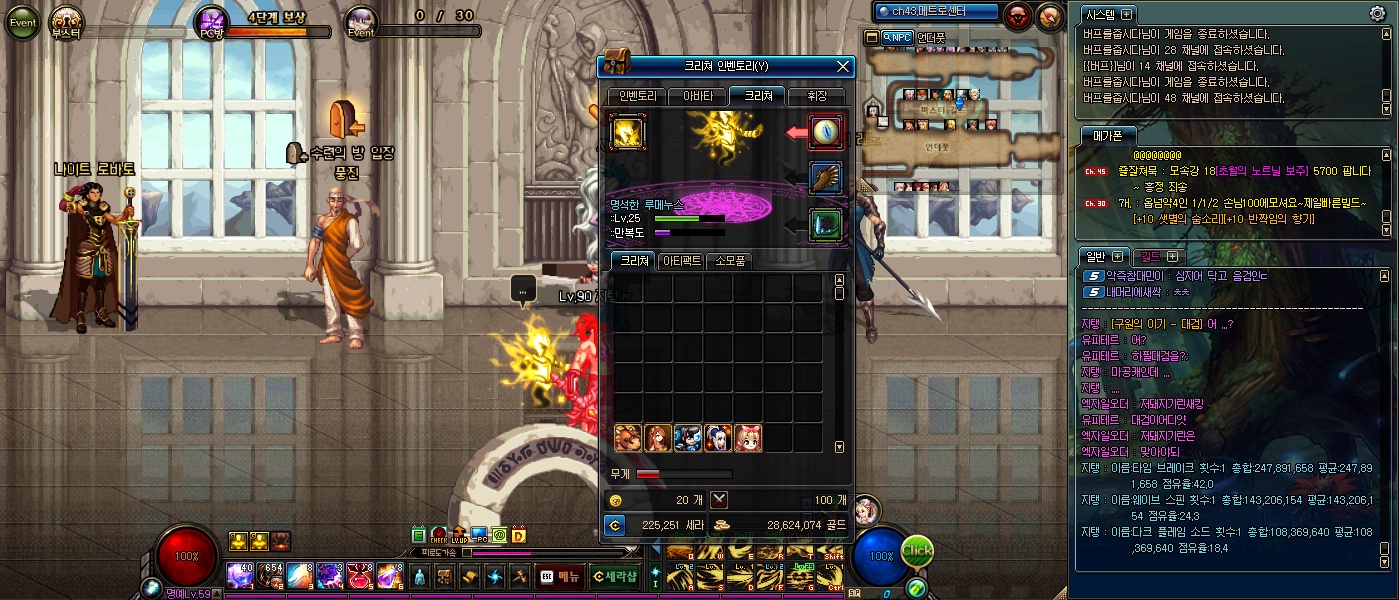Open the 아바타 tab
The image size is (1399, 600).
click(x=698, y=96)
